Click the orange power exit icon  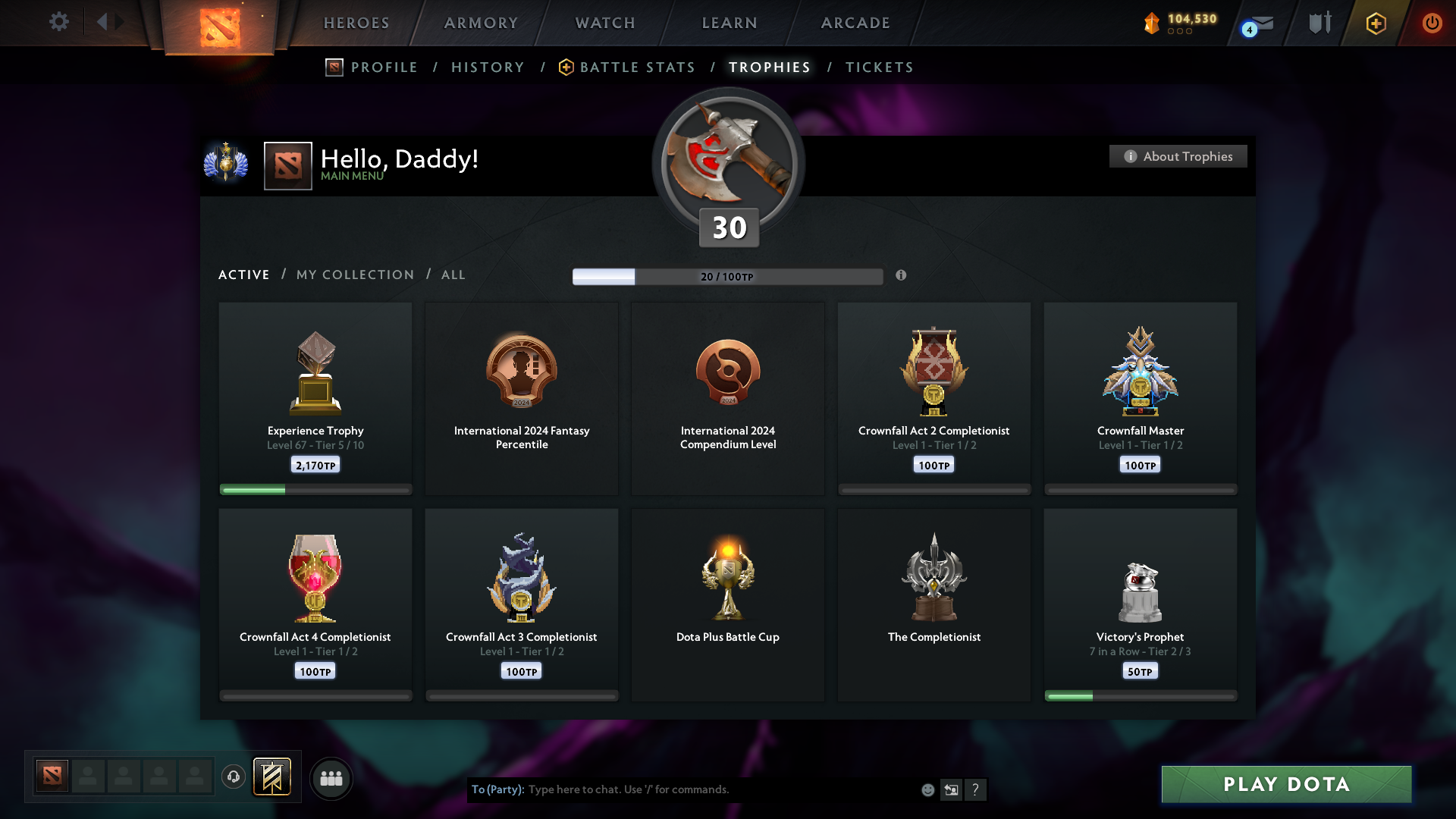point(1432,23)
